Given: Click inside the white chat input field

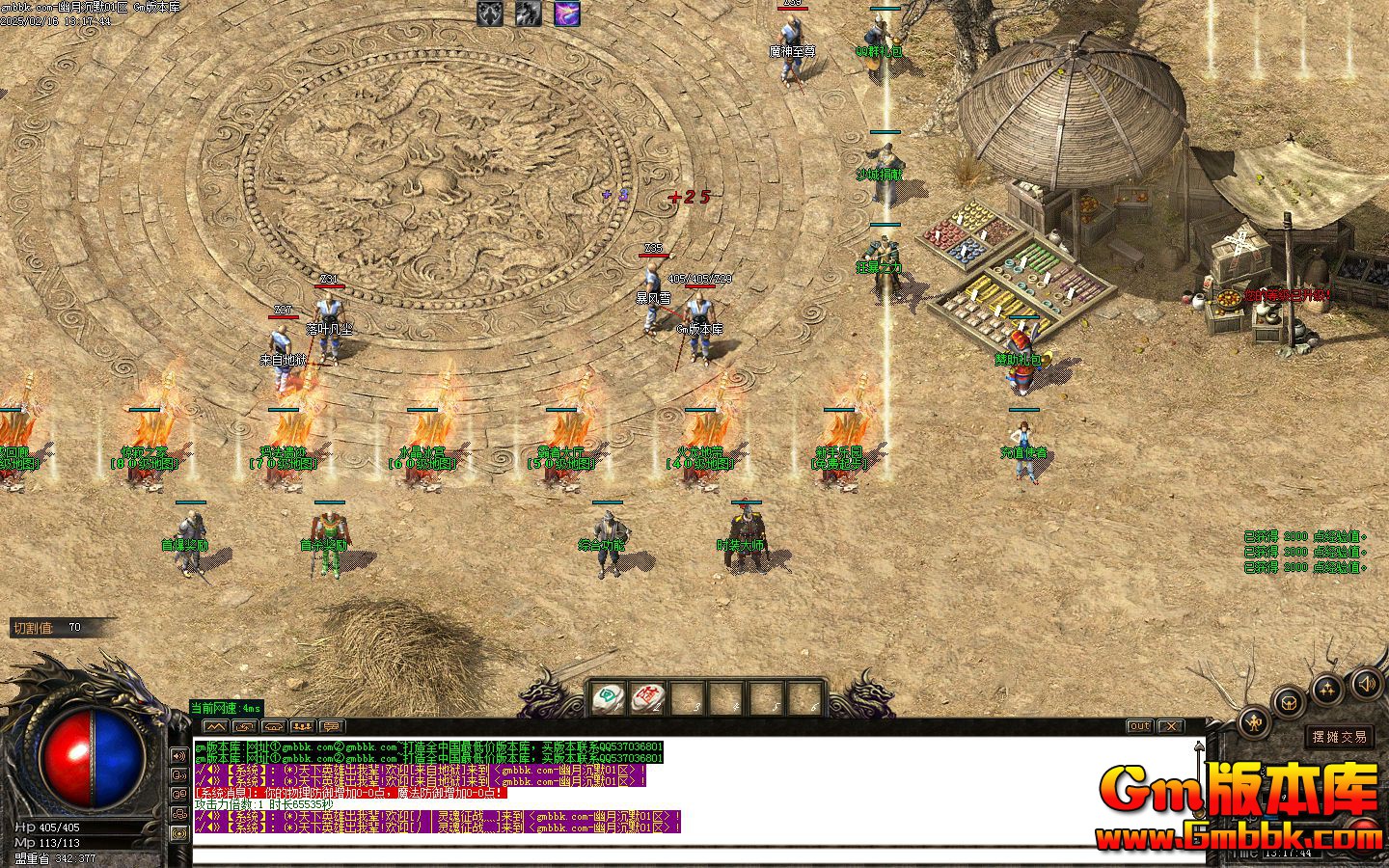Looking at the screenshot, I should 675,853.
